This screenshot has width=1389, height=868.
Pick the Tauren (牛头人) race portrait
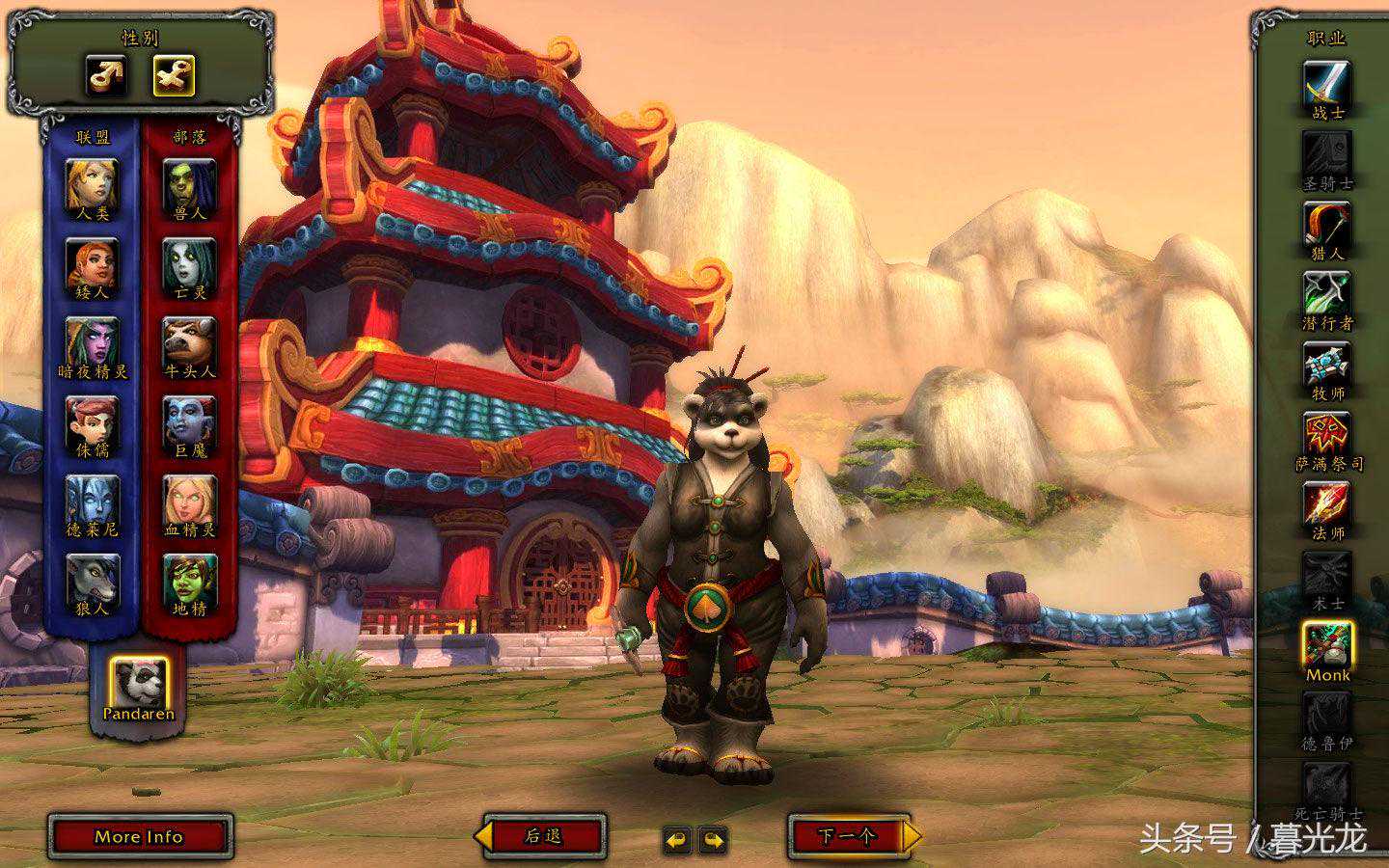coord(189,343)
